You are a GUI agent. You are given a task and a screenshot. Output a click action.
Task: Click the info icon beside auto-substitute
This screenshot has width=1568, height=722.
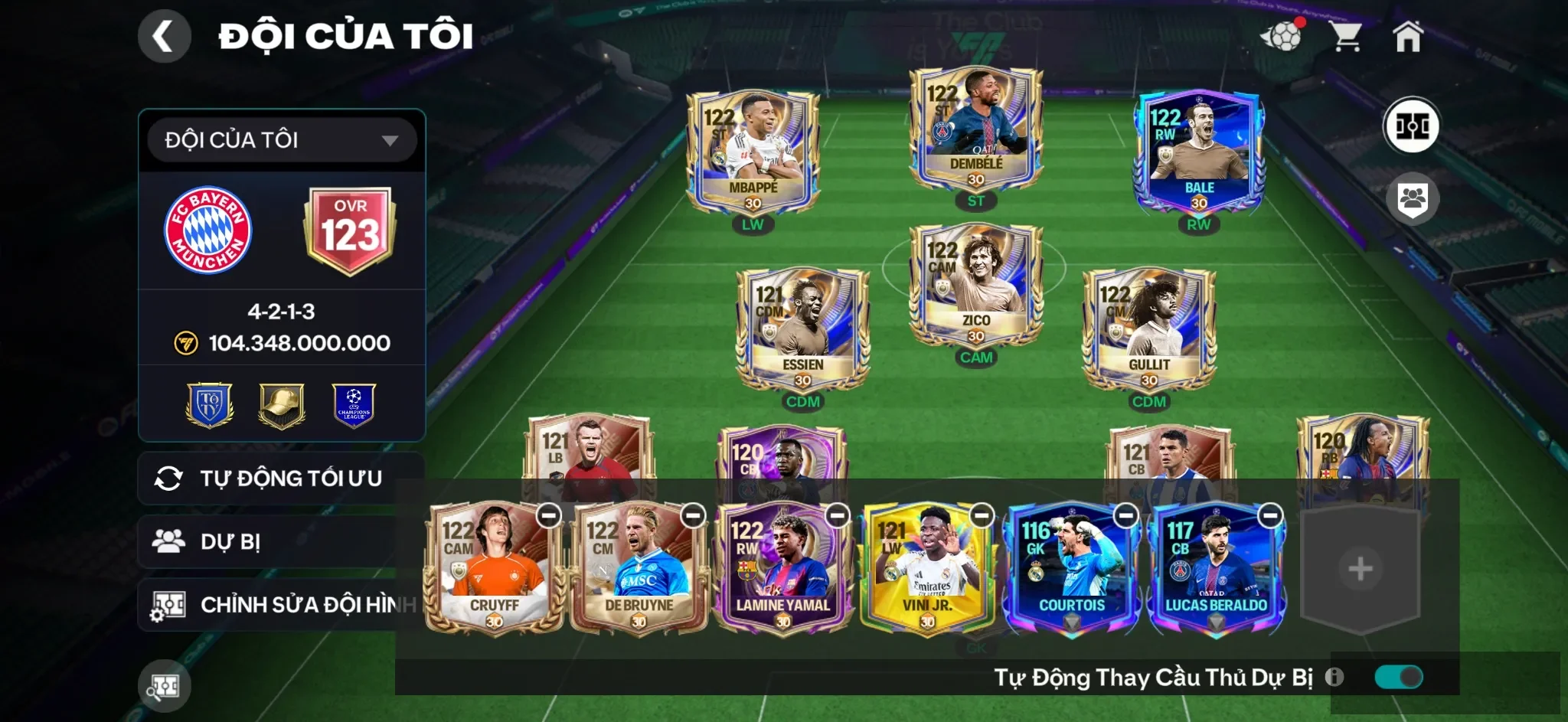click(1334, 677)
